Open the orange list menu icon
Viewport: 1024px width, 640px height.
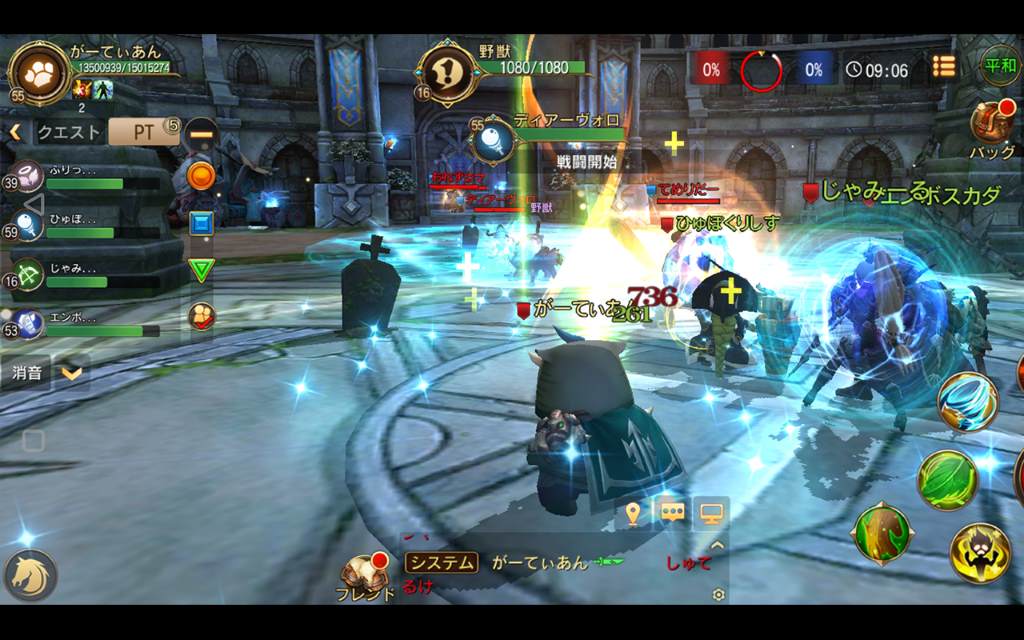coord(943,66)
